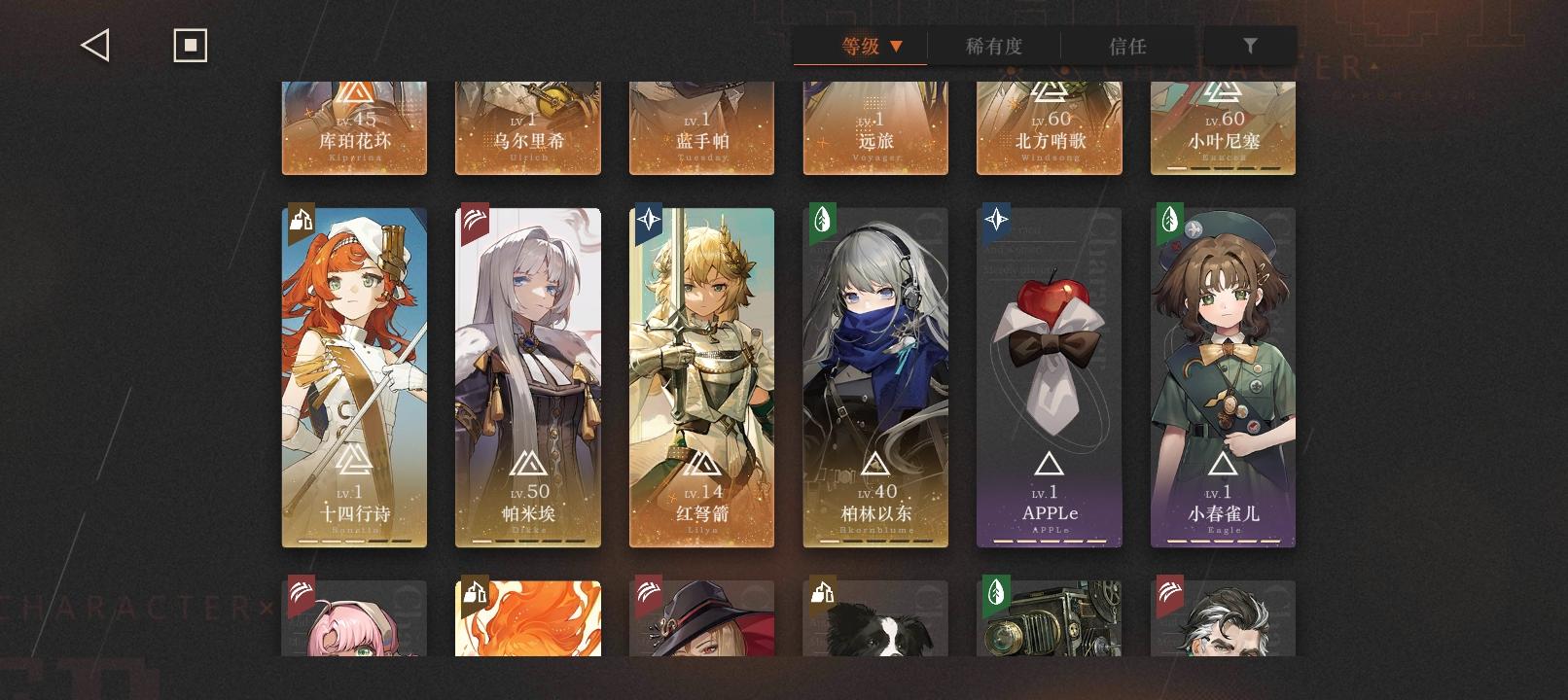
Task: Click the red Mineral badge on 帕米埃's card
Action: pyautogui.click(x=474, y=222)
